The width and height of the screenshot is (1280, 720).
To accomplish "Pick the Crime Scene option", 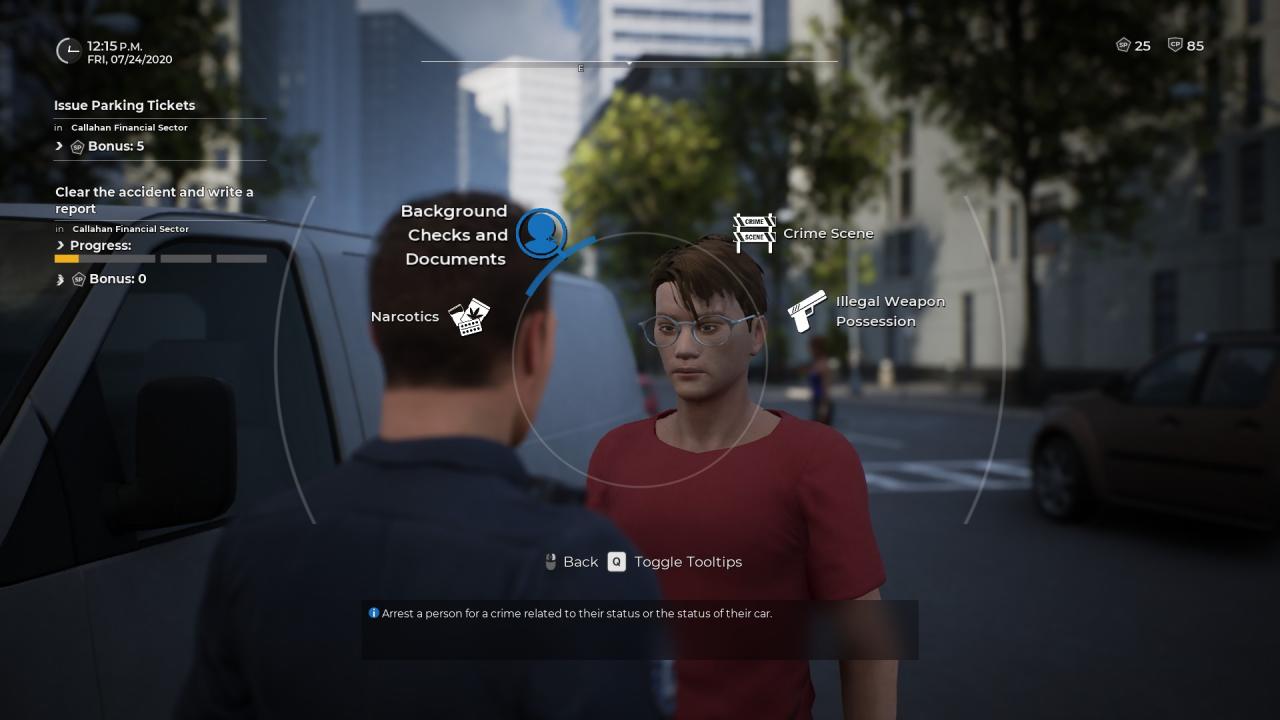I will pos(755,233).
